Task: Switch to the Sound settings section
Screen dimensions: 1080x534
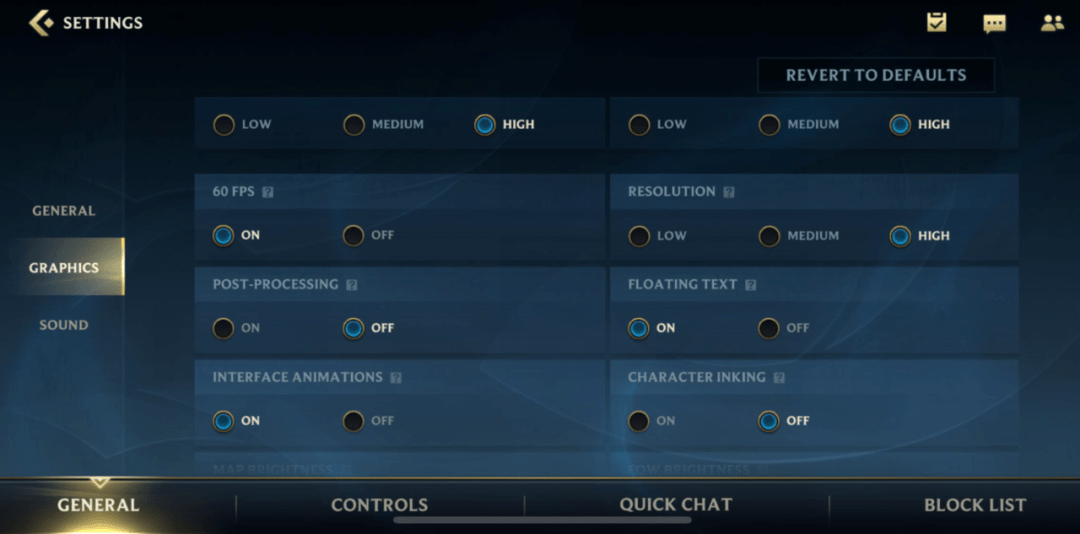Action: (x=63, y=325)
